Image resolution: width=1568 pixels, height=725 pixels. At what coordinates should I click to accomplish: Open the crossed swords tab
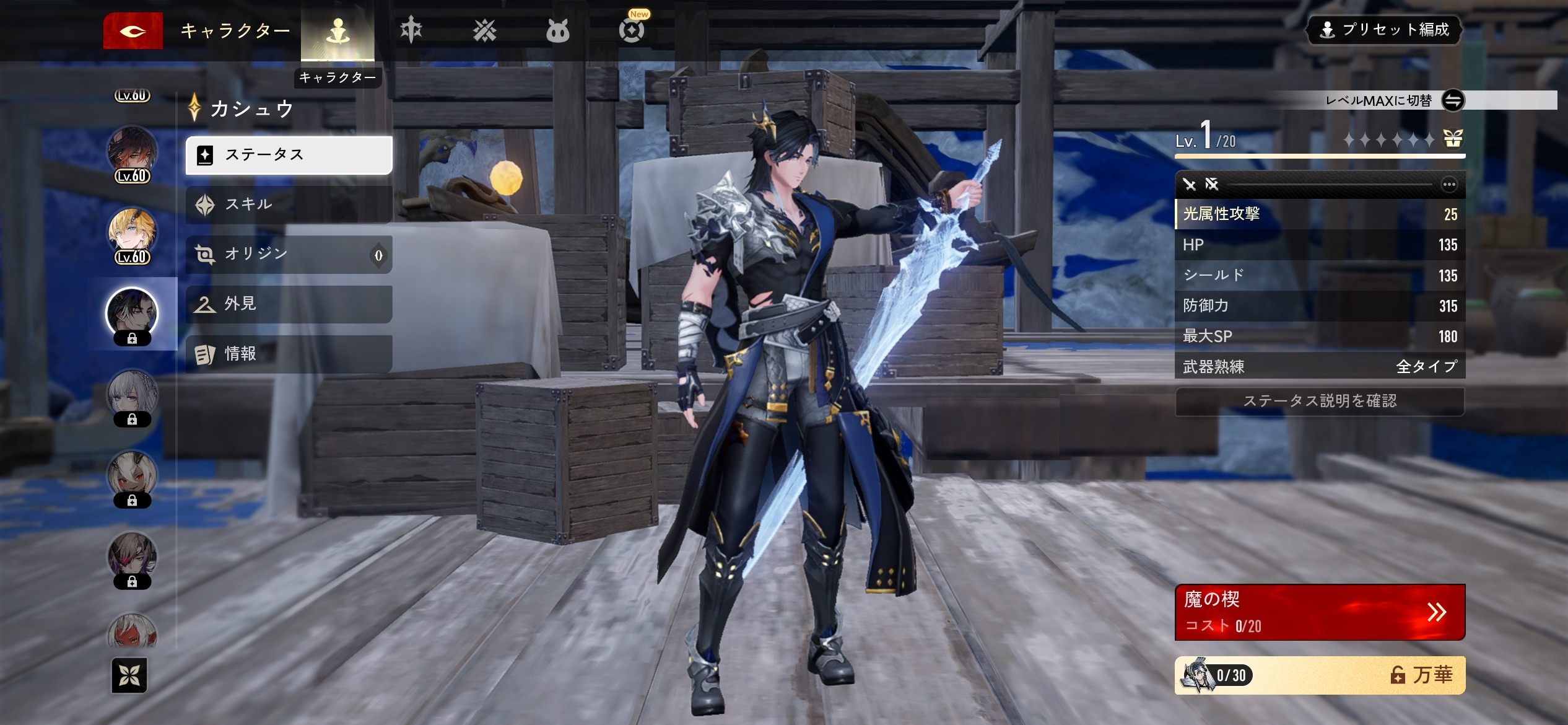pos(484,30)
